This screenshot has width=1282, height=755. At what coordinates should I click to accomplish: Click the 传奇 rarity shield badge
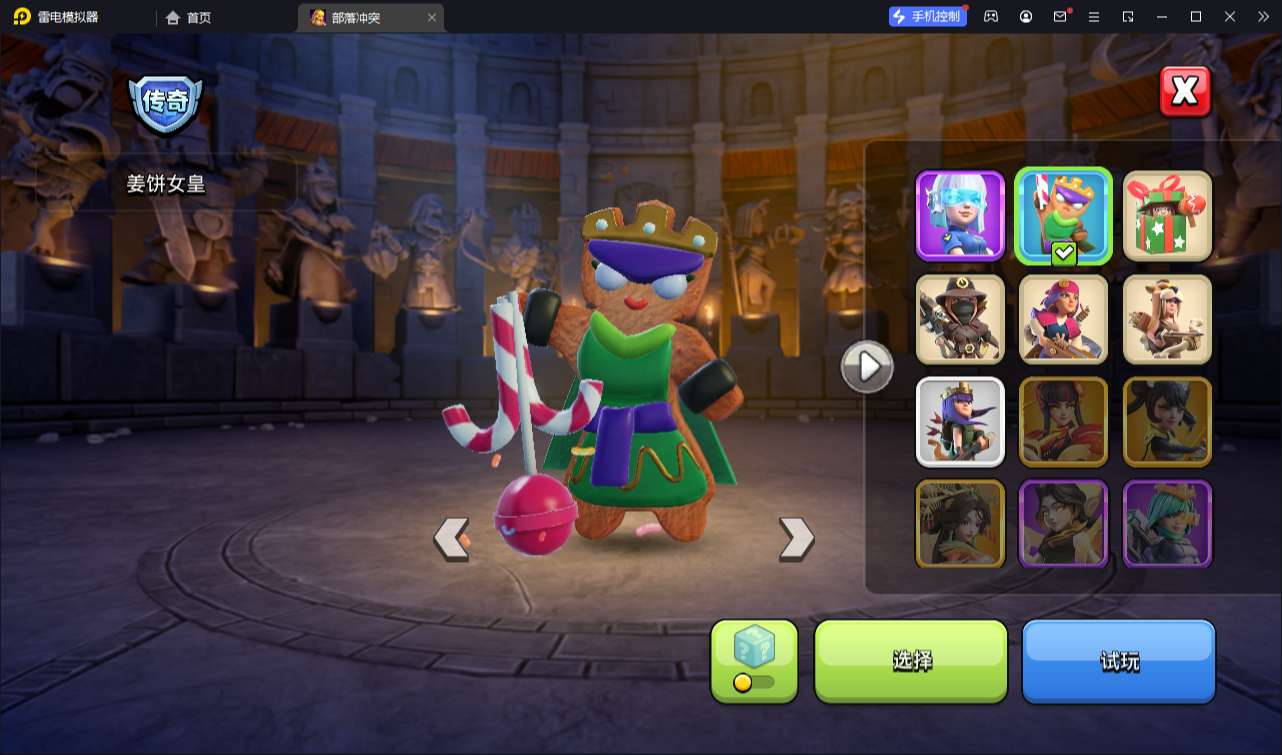165,102
